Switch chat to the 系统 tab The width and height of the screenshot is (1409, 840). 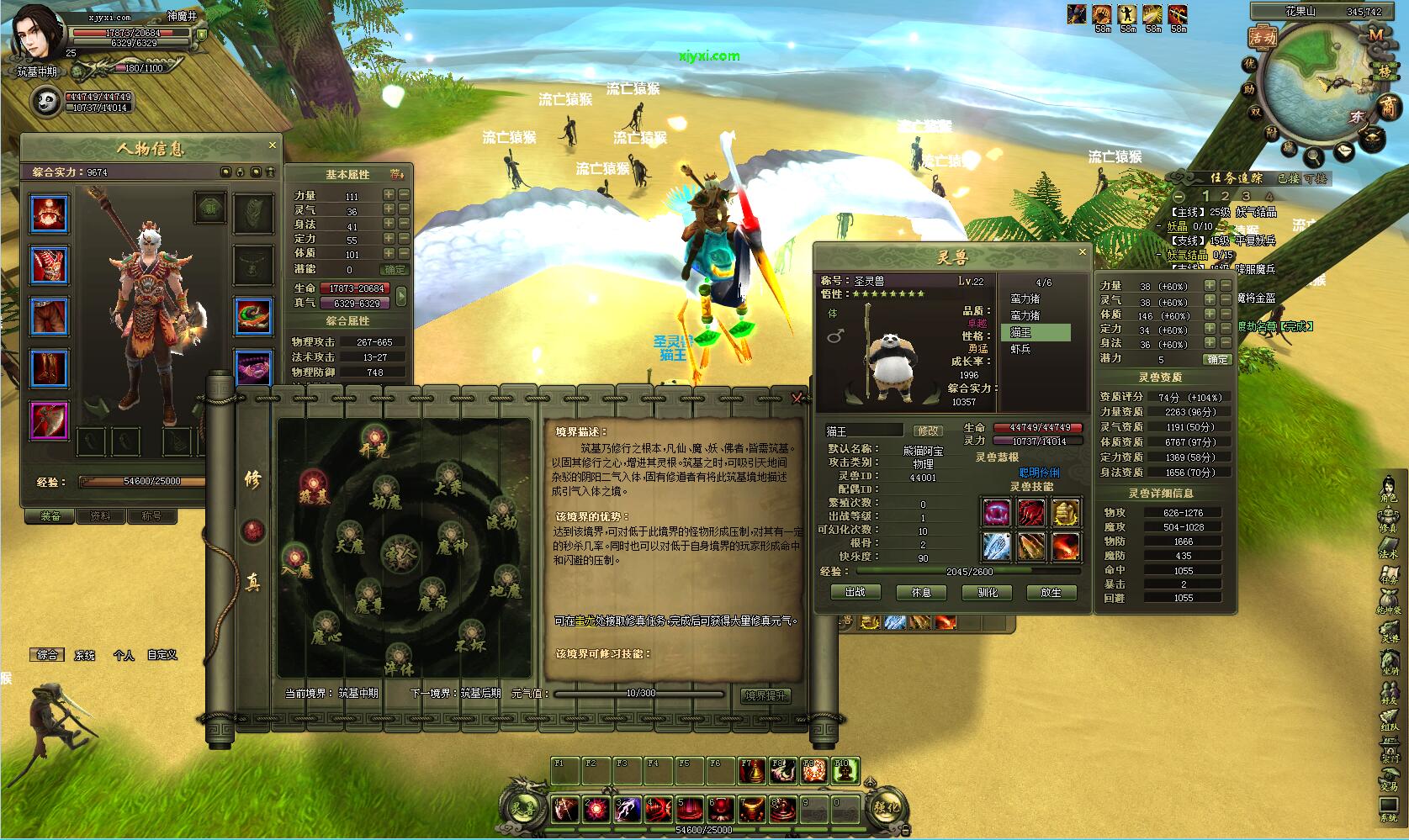[x=85, y=655]
